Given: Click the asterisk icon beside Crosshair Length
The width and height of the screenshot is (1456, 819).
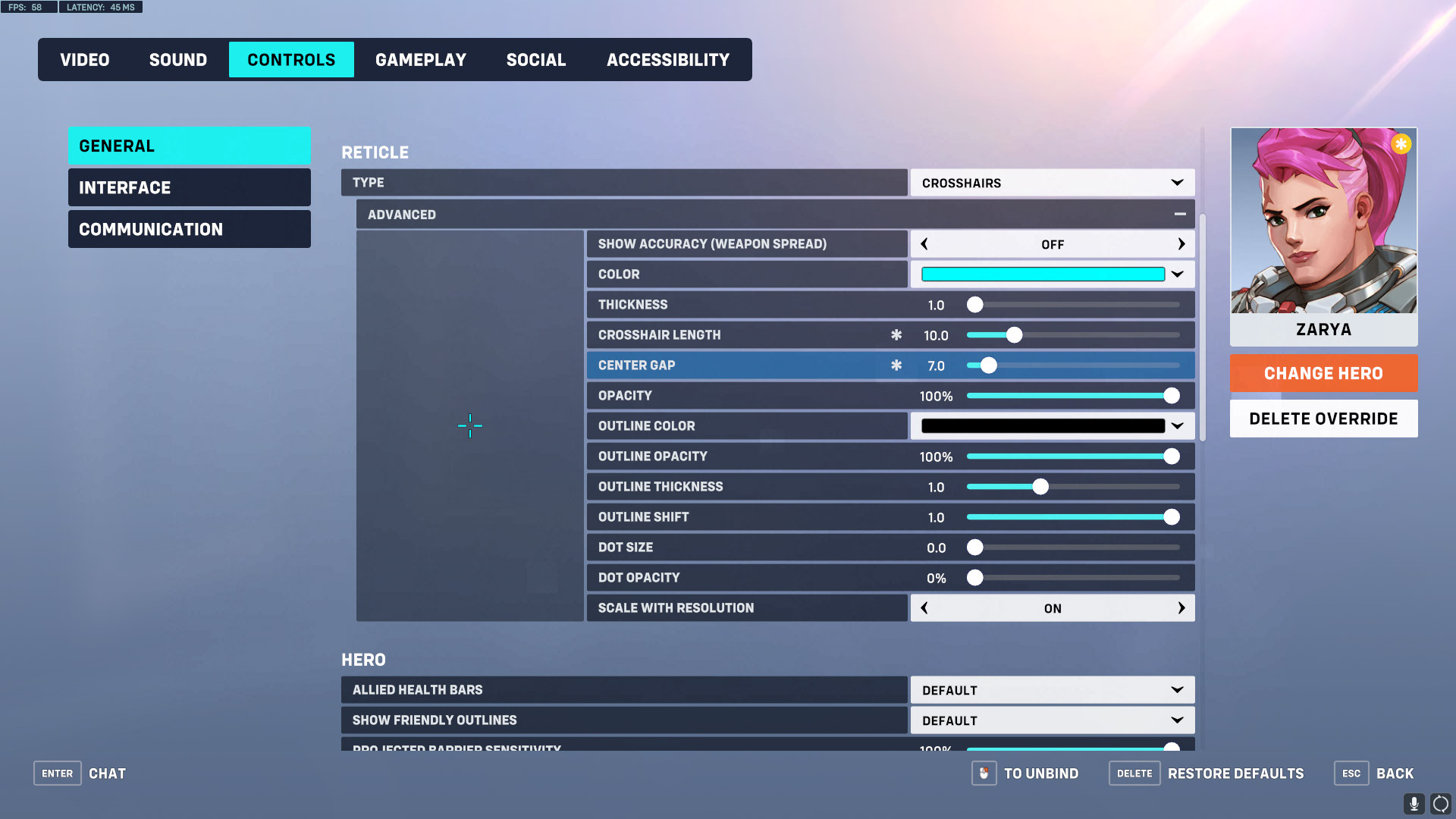Looking at the screenshot, I should point(897,334).
